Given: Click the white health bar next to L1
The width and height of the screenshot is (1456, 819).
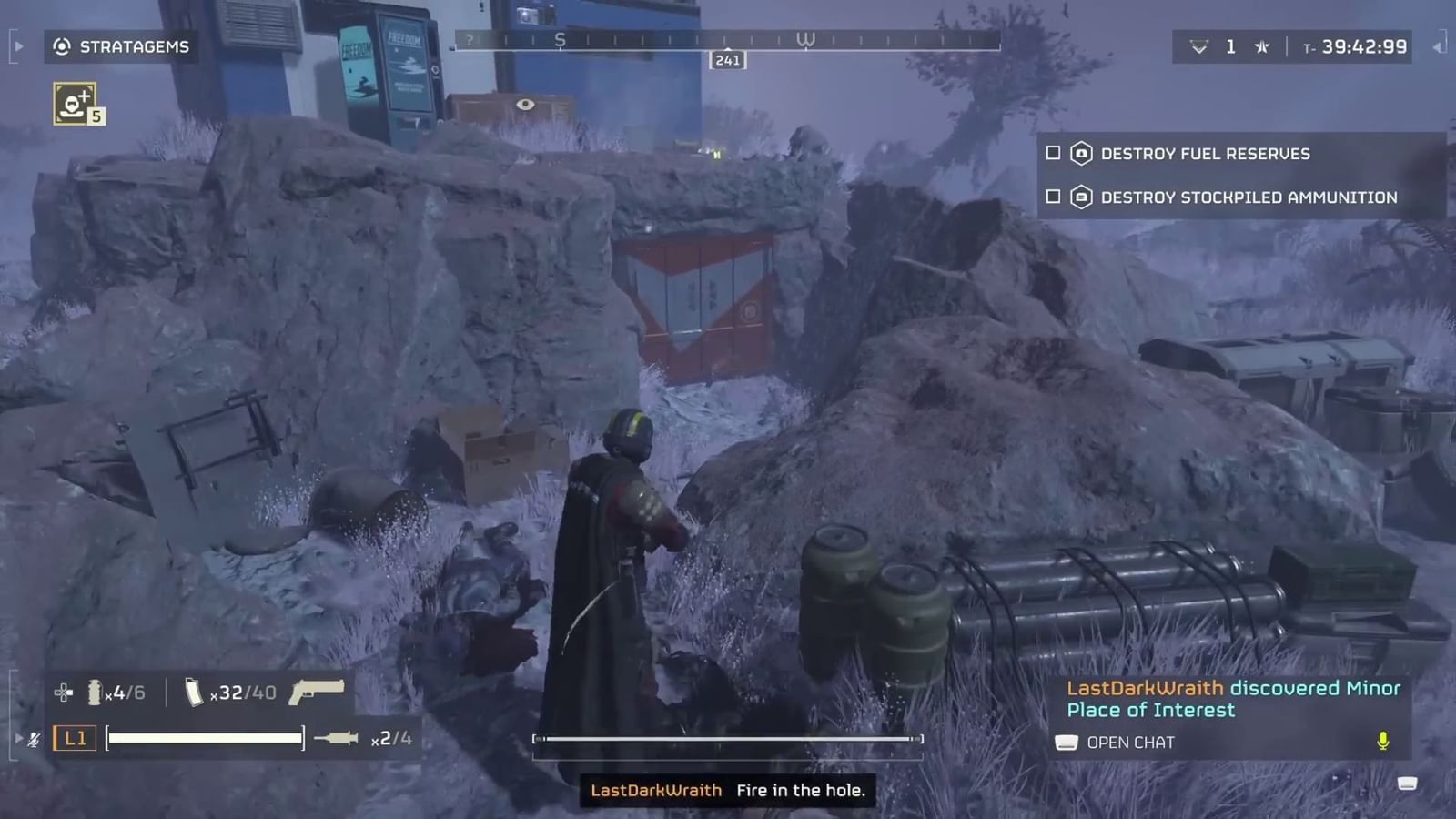Looking at the screenshot, I should [204, 737].
